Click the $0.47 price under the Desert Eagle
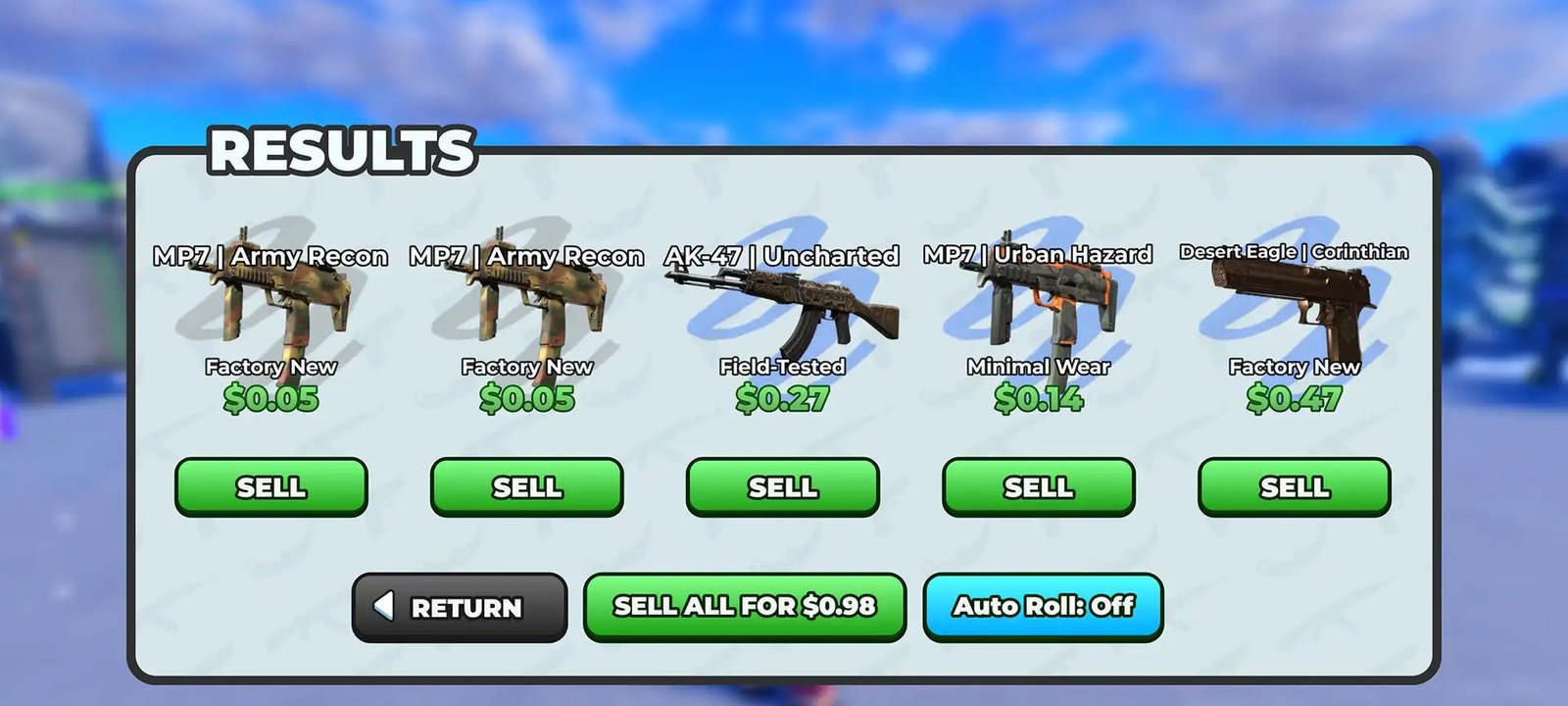This screenshot has height=706, width=1568. [1296, 400]
